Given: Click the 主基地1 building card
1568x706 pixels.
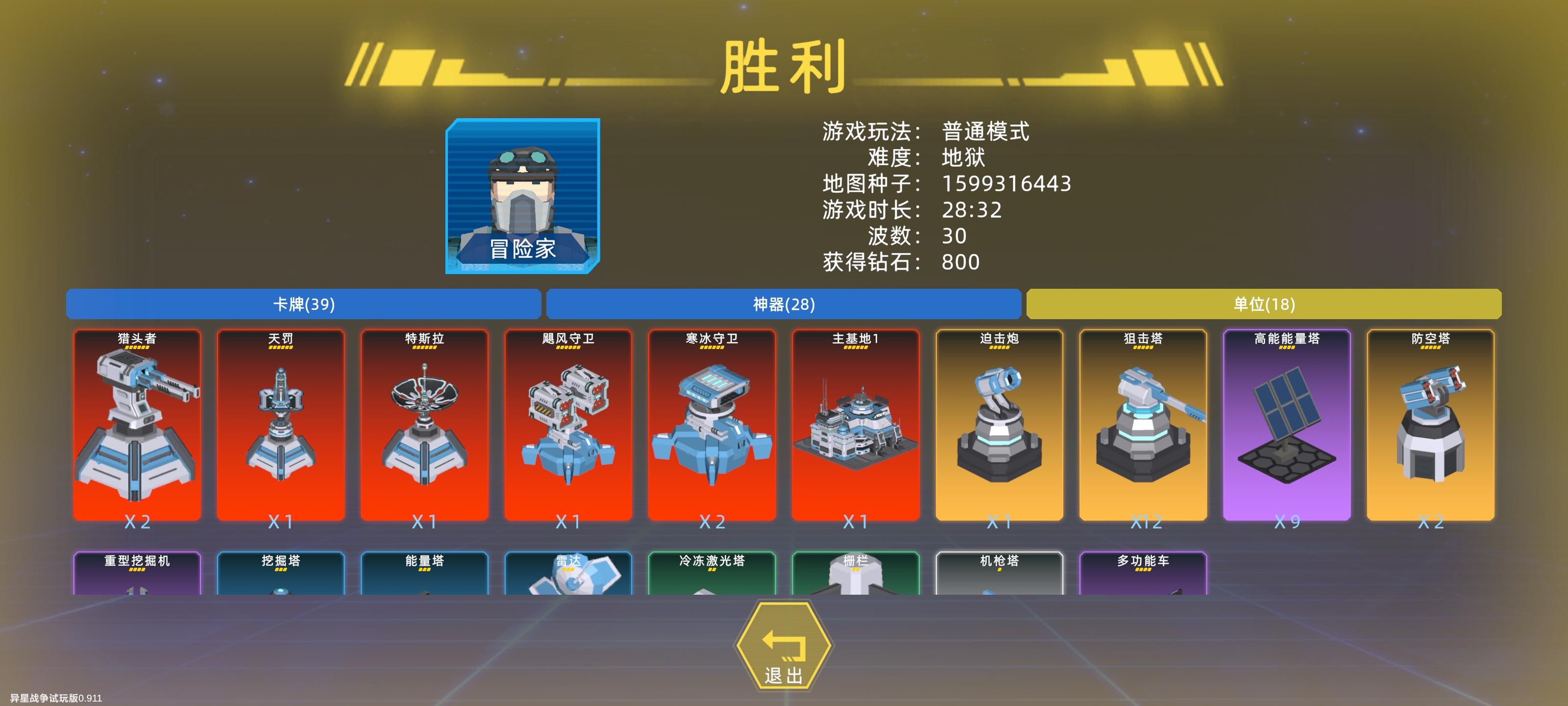Looking at the screenshot, I should [857, 427].
